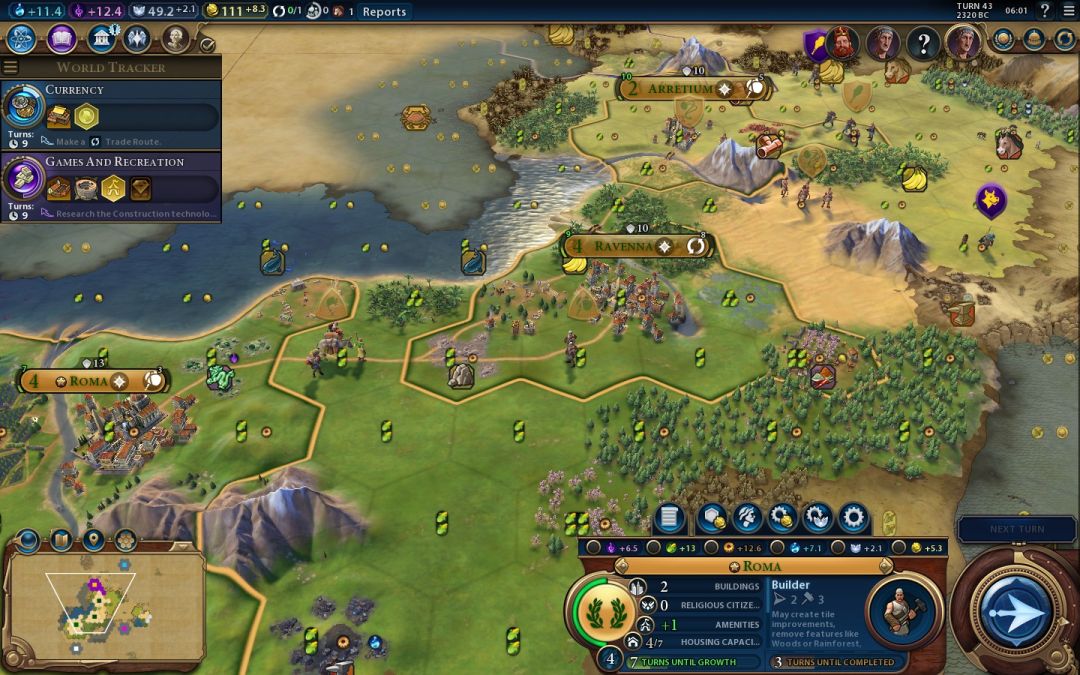
Task: Open the Reports screen
Action: click(384, 12)
